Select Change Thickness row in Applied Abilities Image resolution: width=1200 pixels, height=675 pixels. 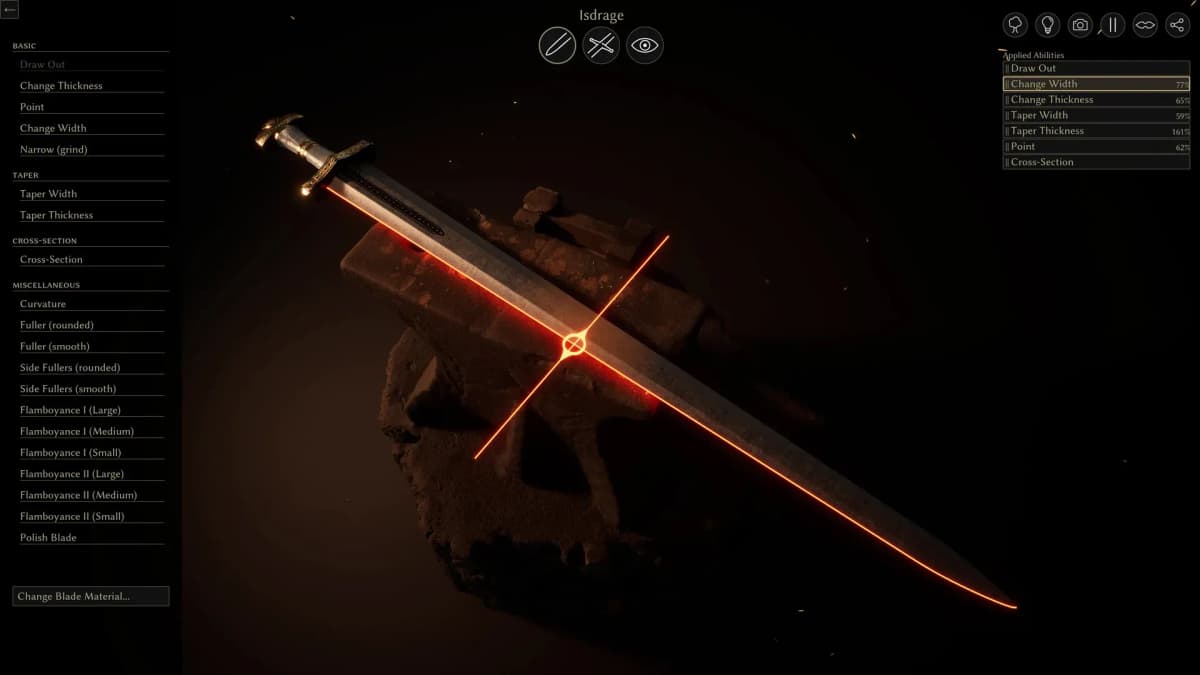(x=1096, y=100)
